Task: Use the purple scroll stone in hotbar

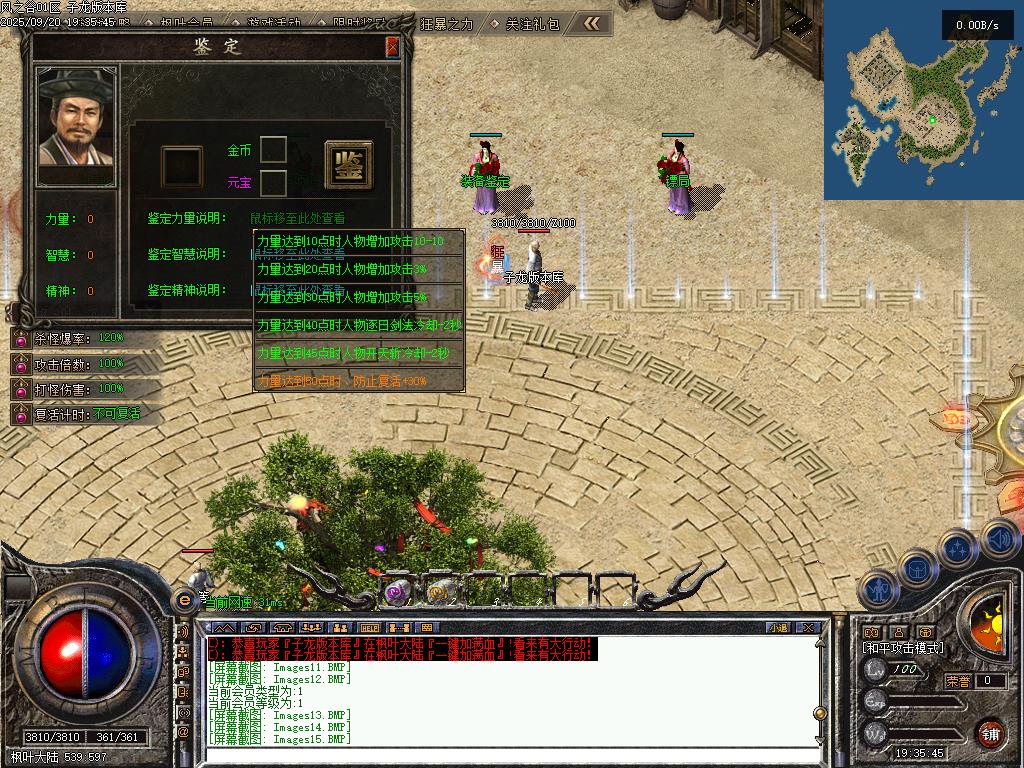Action: coord(398,593)
